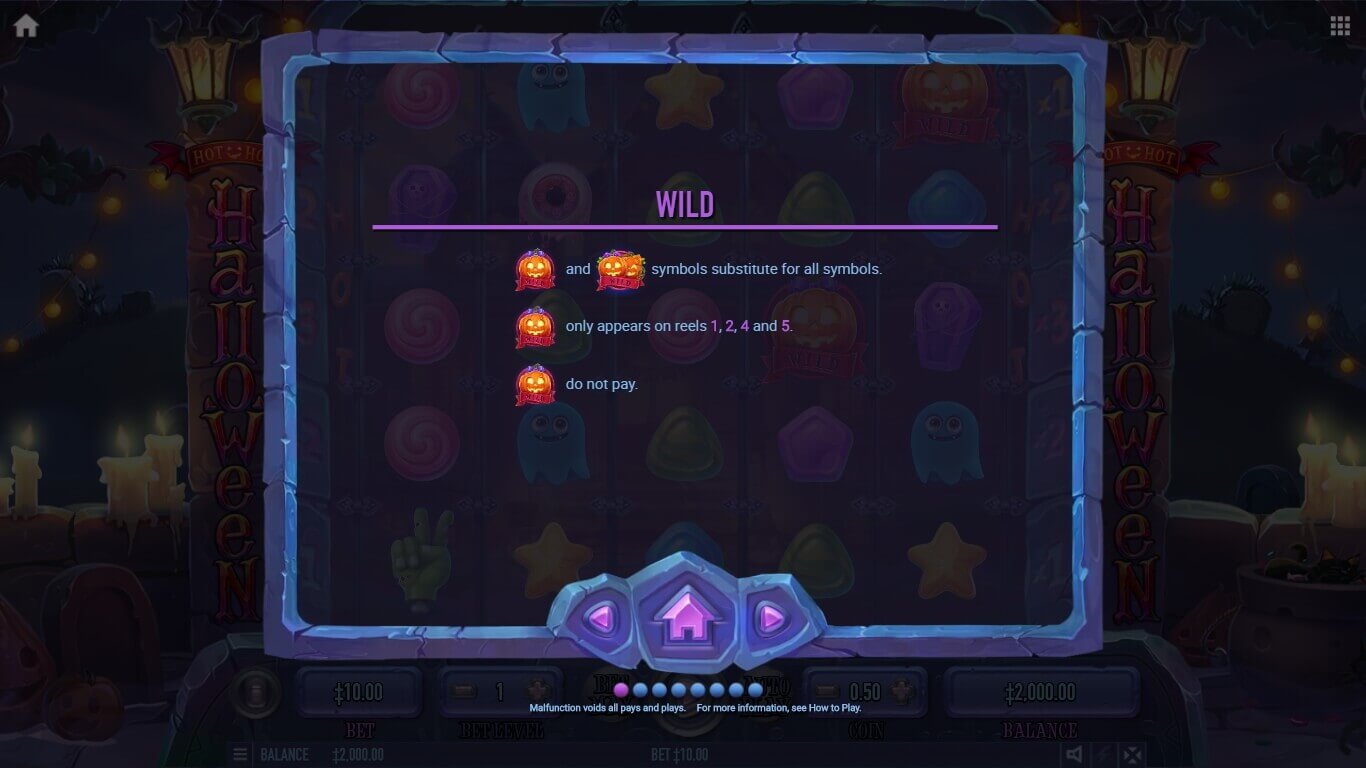
Task: Open the home icon in top-left corner
Action: tap(26, 26)
